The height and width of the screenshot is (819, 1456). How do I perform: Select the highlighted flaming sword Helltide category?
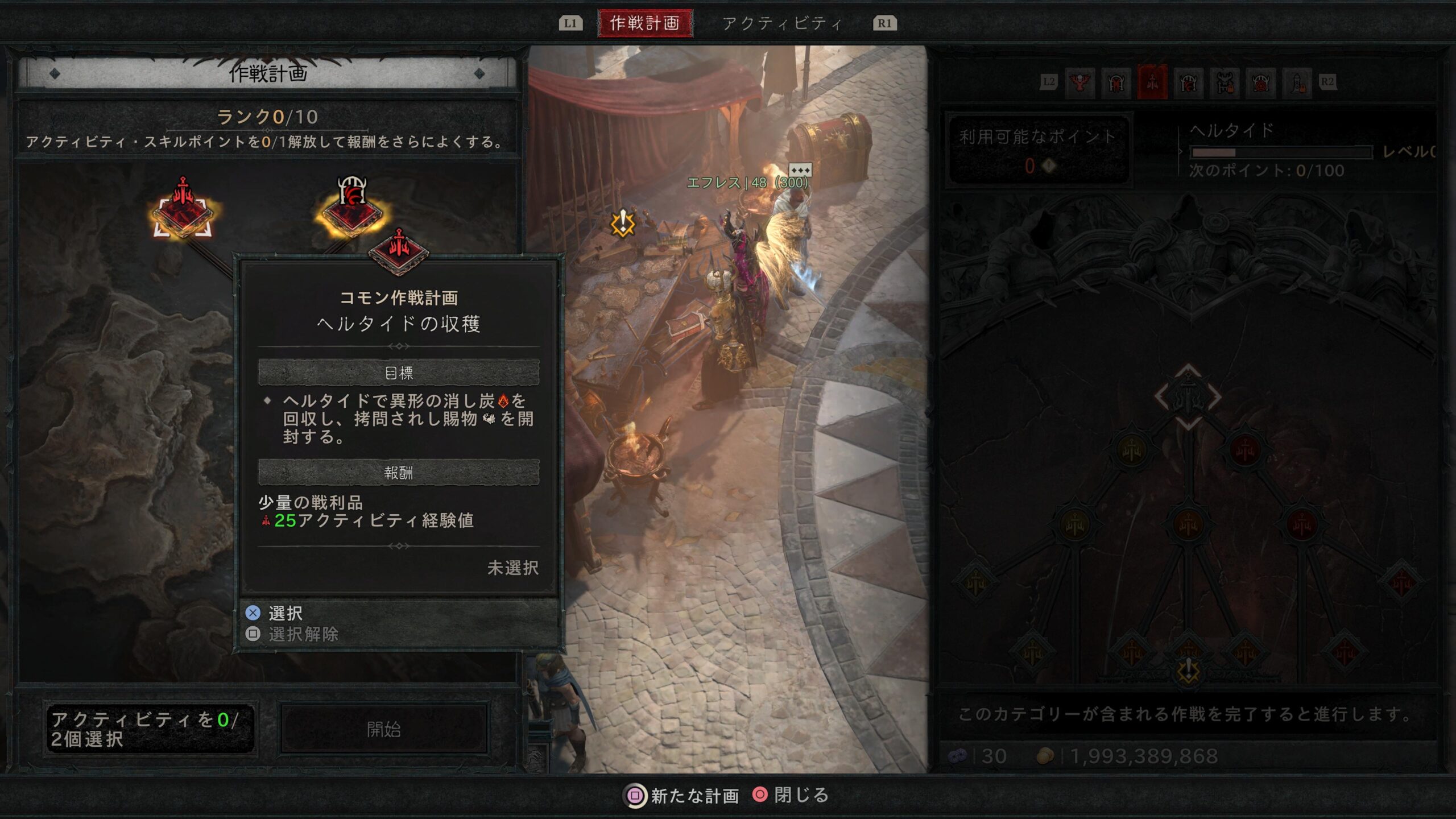coord(1152,83)
